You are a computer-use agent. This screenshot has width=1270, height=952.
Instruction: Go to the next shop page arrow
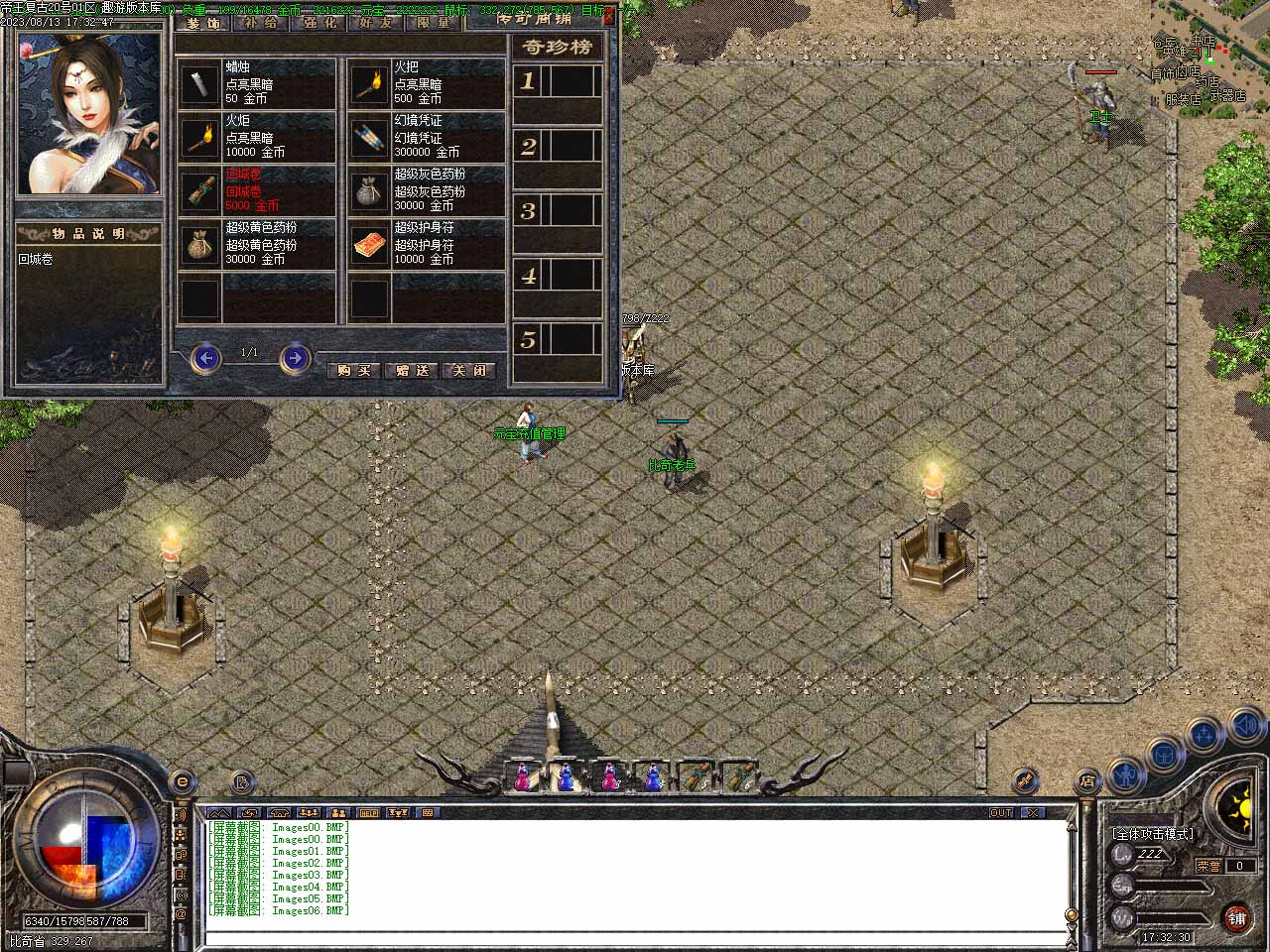(295, 357)
